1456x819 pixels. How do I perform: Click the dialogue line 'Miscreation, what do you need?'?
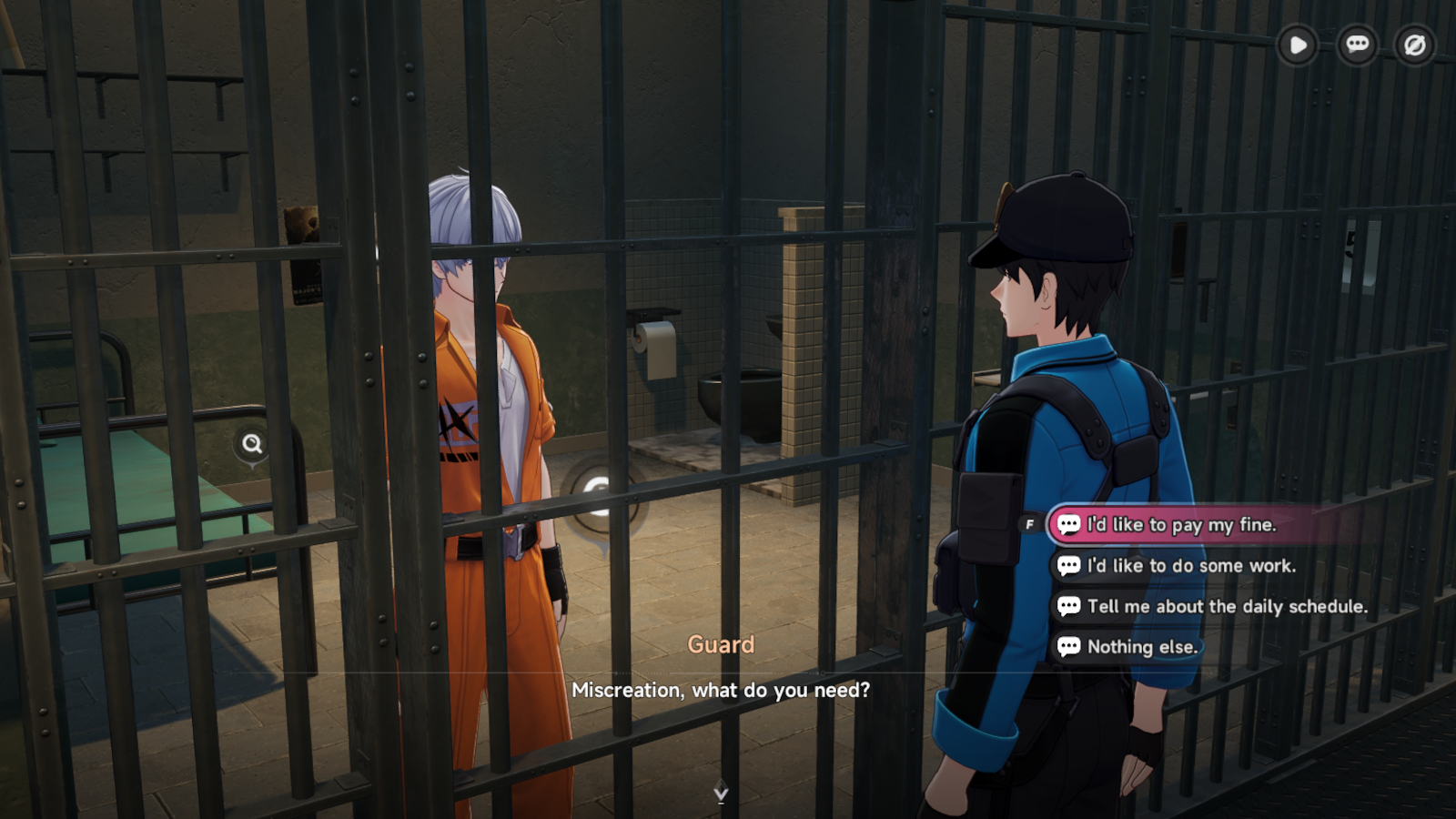pos(721,690)
